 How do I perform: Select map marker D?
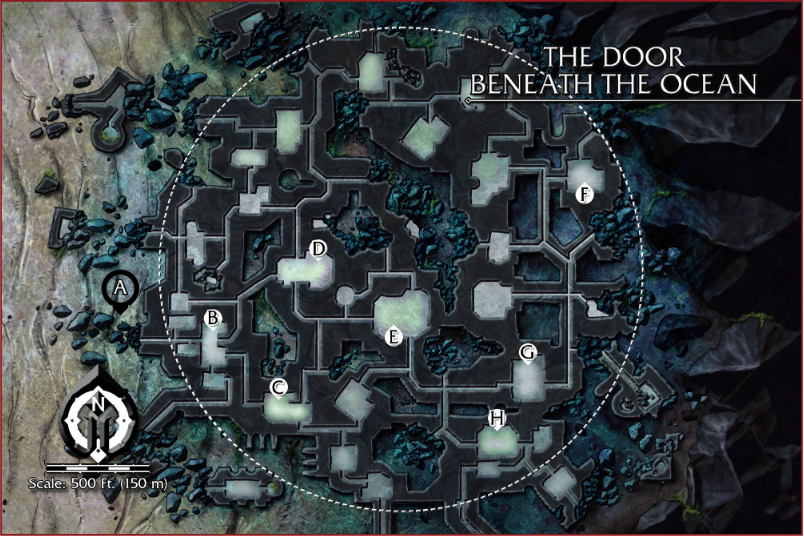tap(319, 248)
